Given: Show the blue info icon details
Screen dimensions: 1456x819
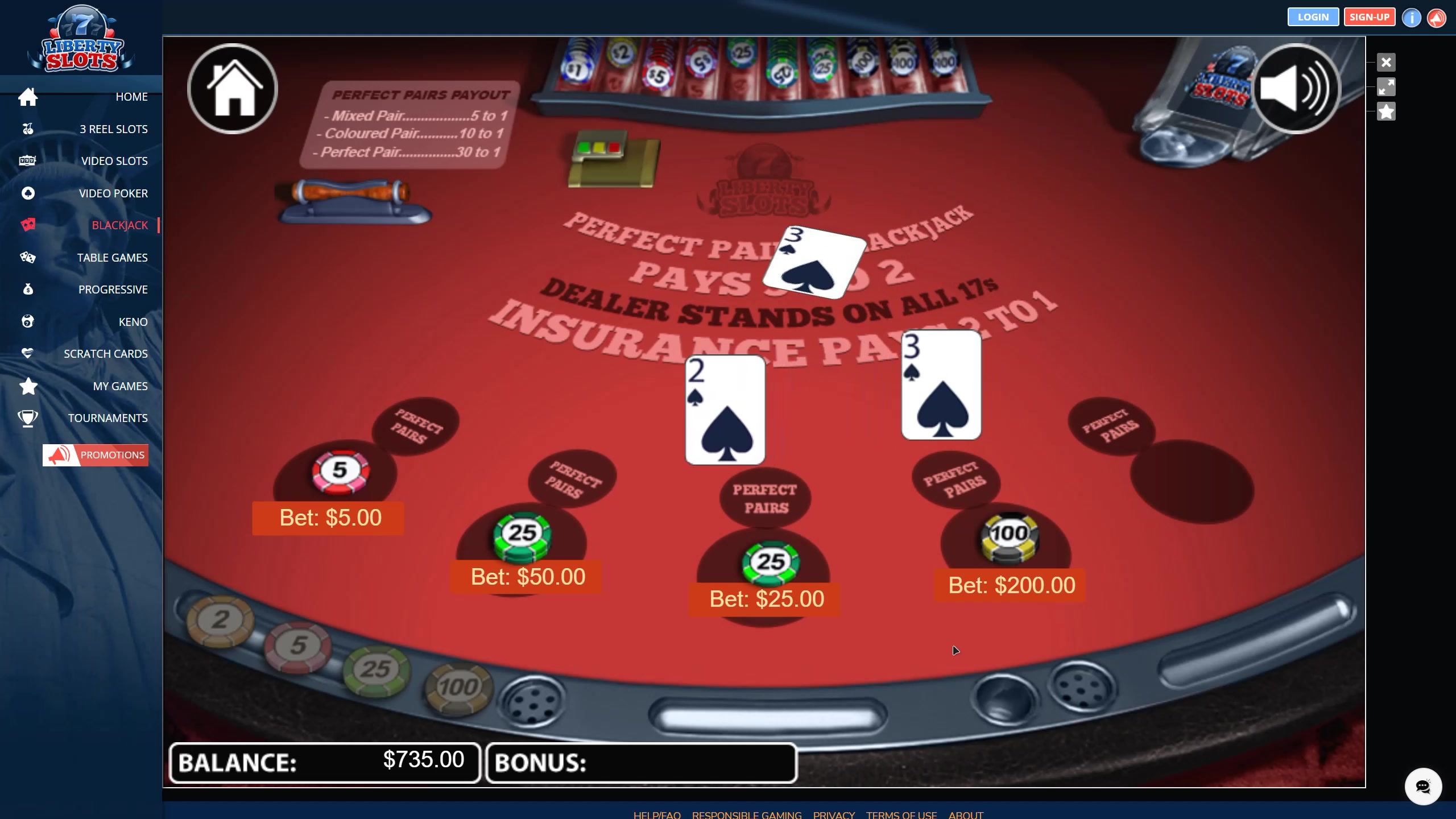Looking at the screenshot, I should coord(1411,18).
